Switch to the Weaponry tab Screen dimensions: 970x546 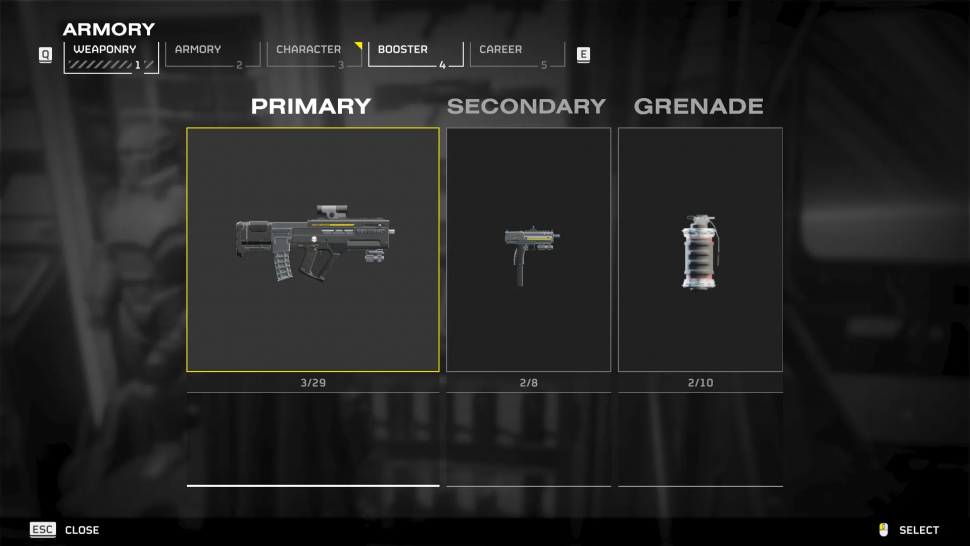[110, 56]
